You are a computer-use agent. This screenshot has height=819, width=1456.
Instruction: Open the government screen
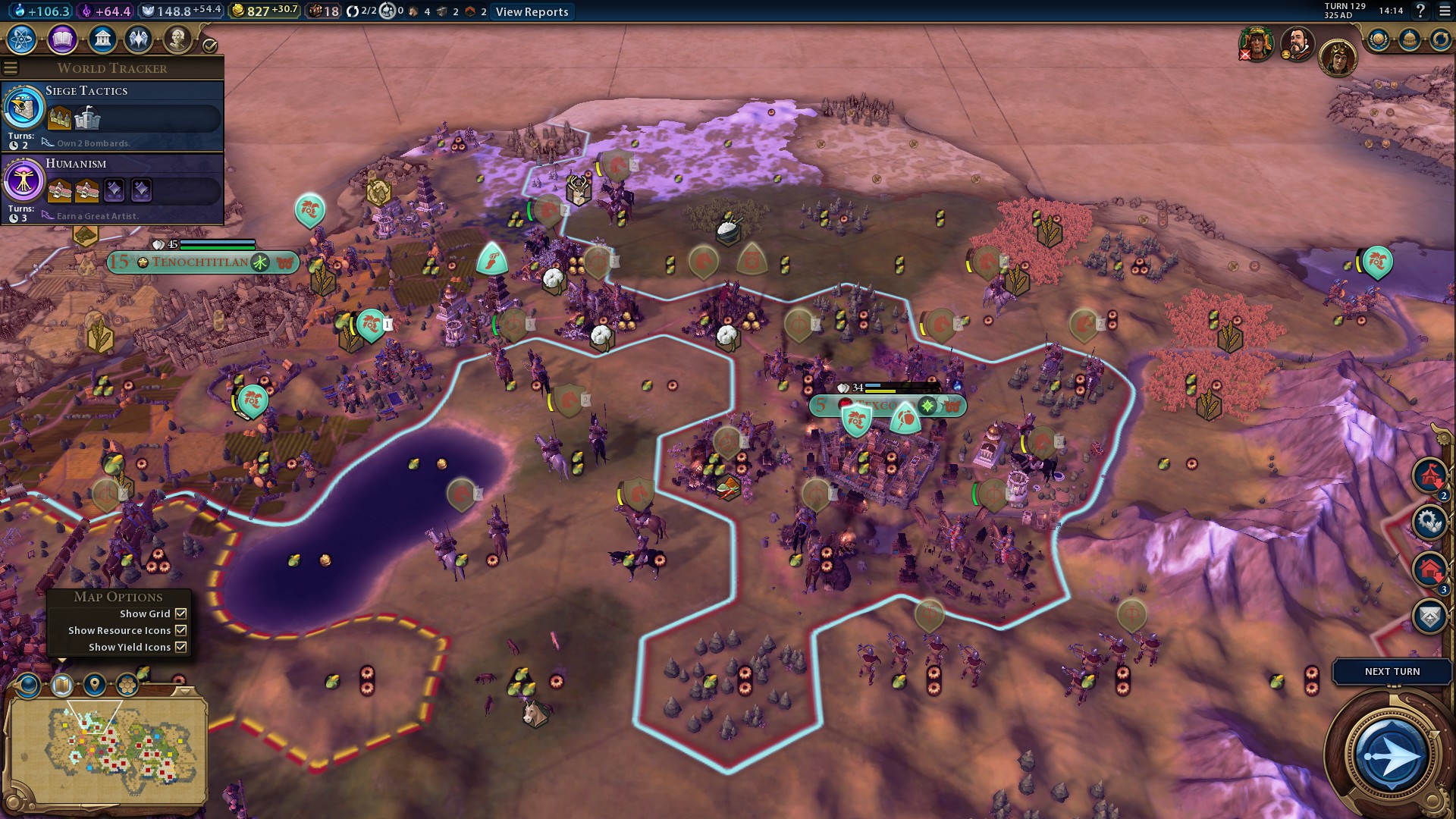pyautogui.click(x=102, y=39)
